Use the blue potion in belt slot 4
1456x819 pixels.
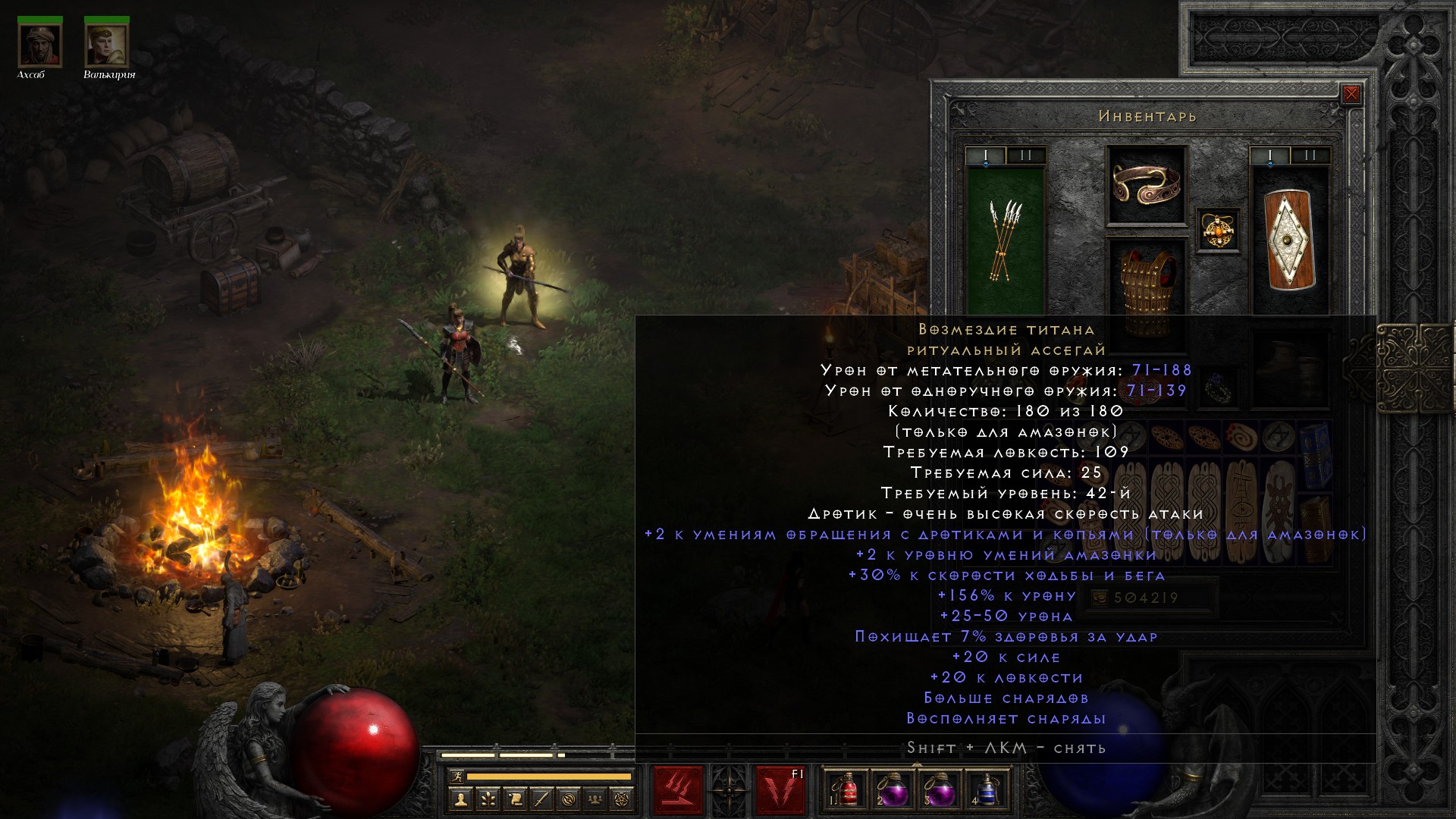pos(986,790)
